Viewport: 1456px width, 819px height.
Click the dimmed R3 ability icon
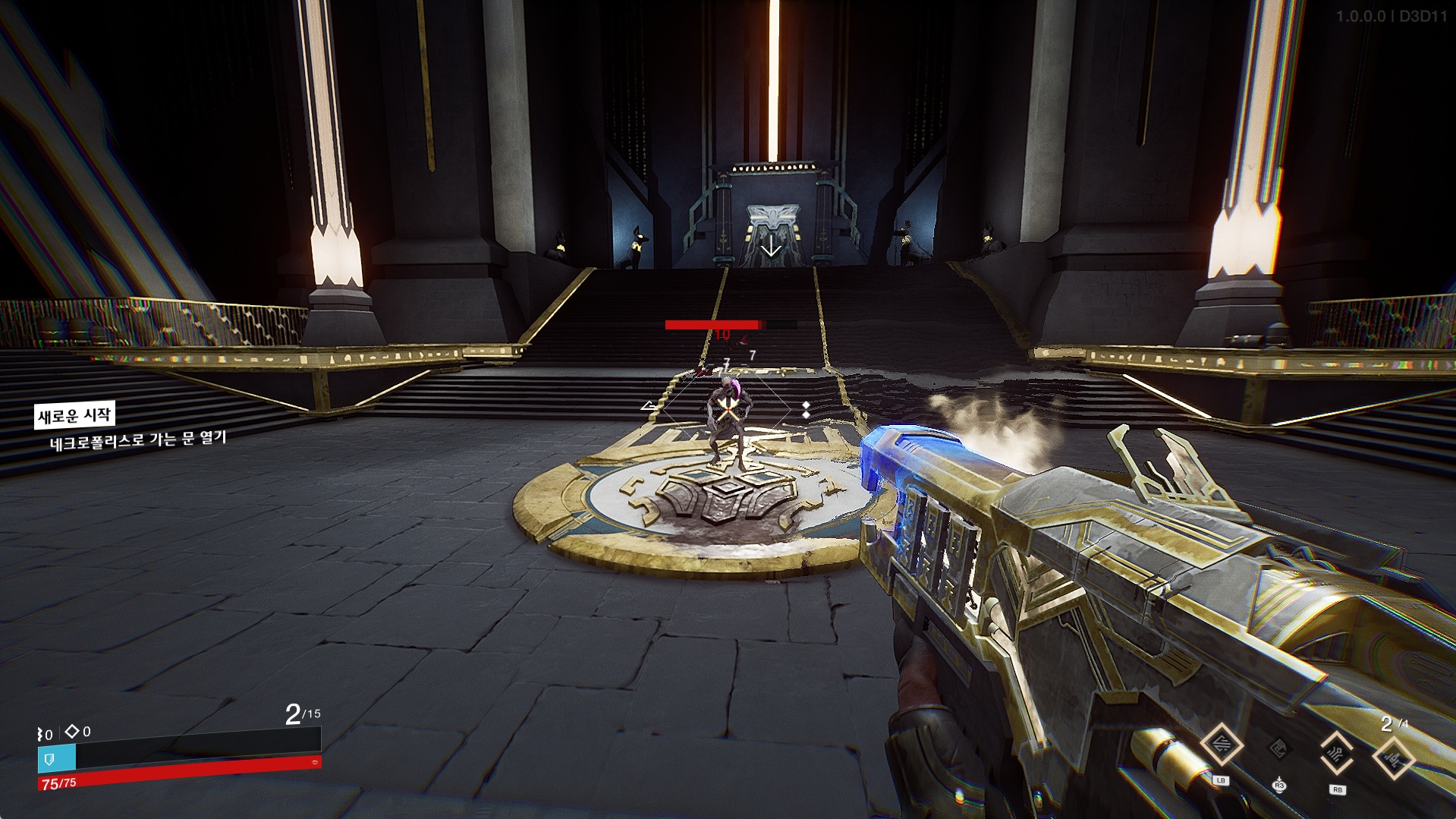(x=1279, y=749)
